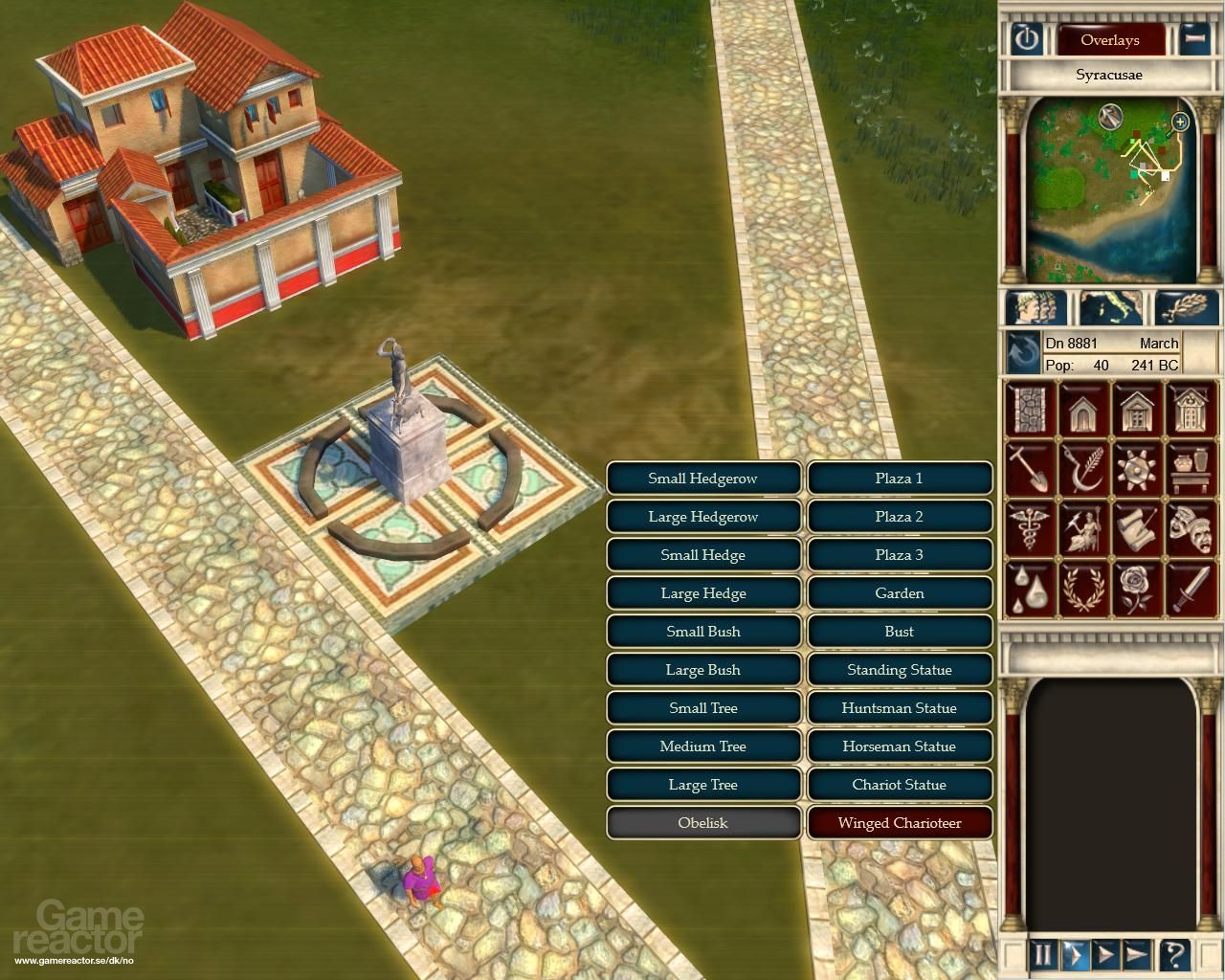Switch to the Empire map tab showing Italy
The image size is (1225, 980).
pyautogui.click(x=1111, y=306)
